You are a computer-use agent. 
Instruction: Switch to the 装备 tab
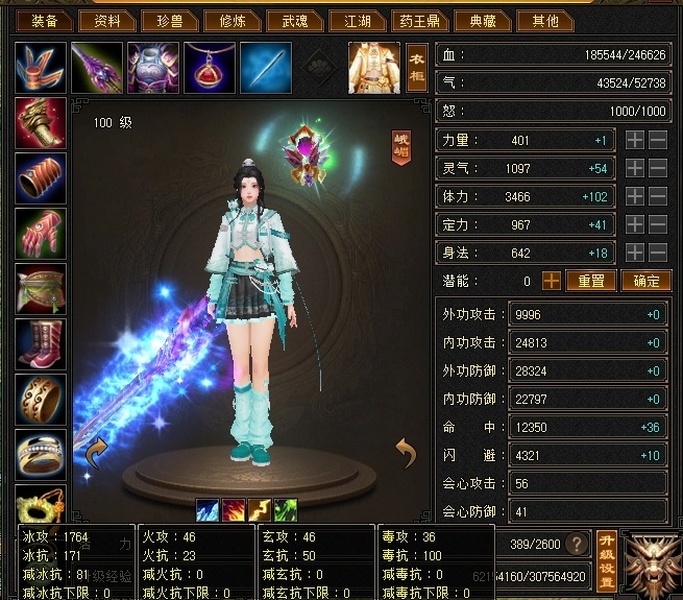coord(45,21)
